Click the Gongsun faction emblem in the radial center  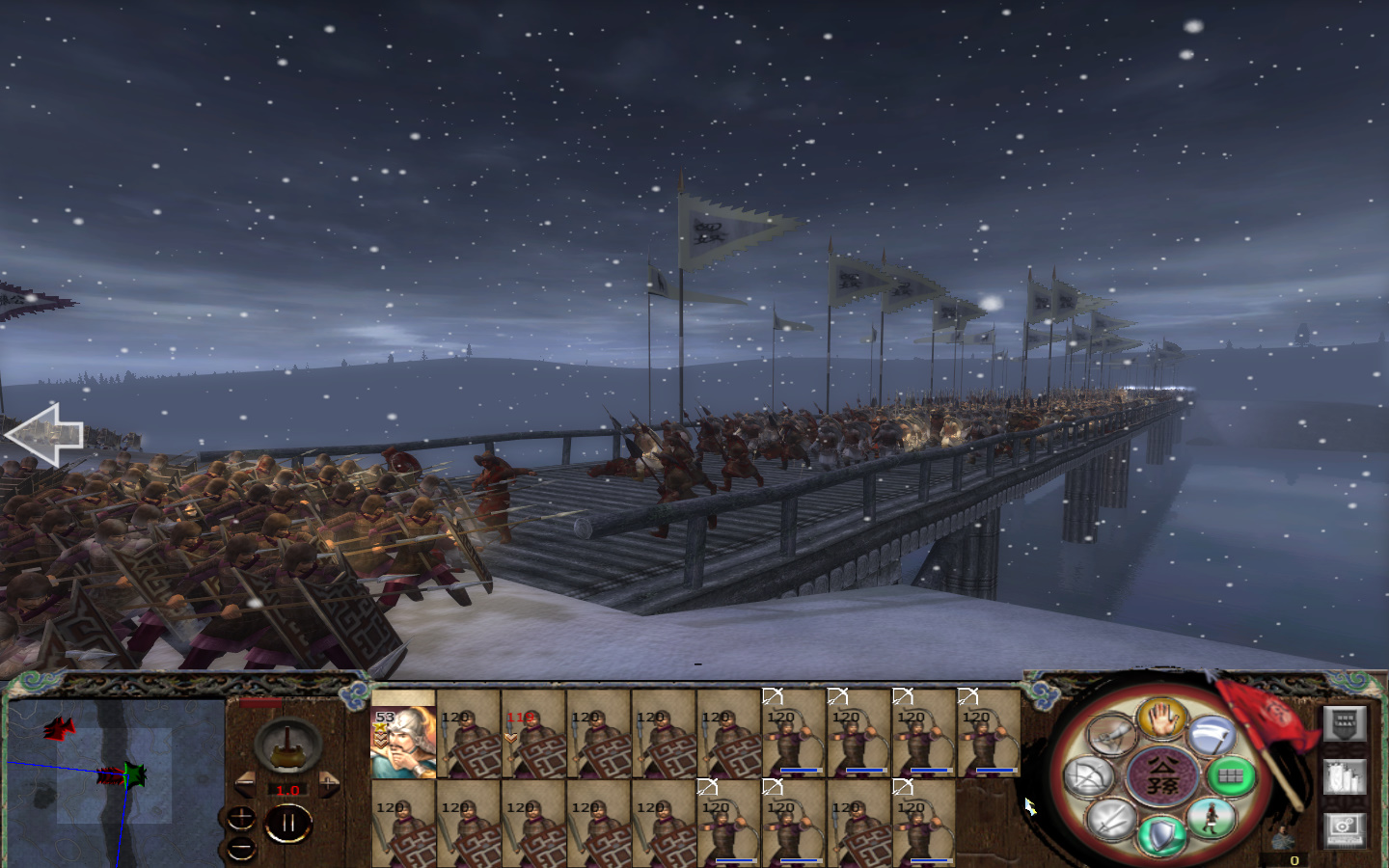coord(1161,774)
